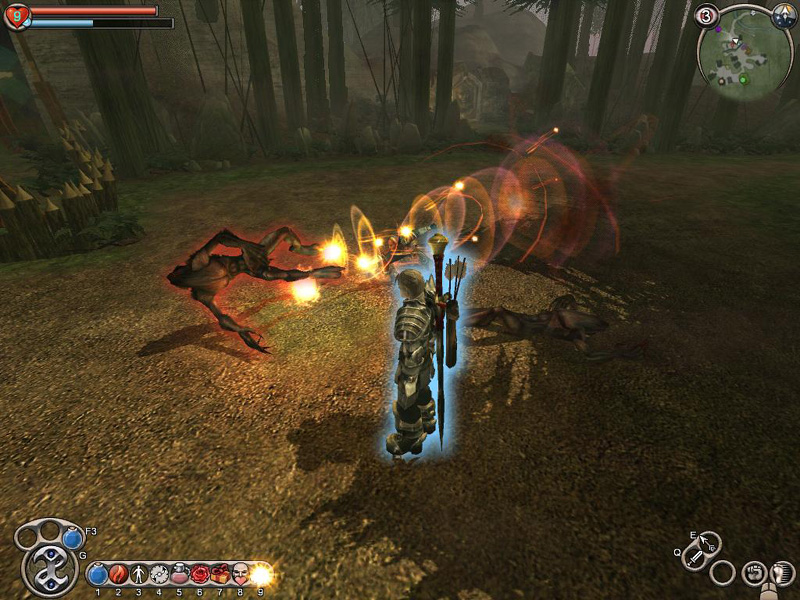Select the red counter badge showing 3
The width and height of the screenshot is (800, 600).
(x=707, y=16)
